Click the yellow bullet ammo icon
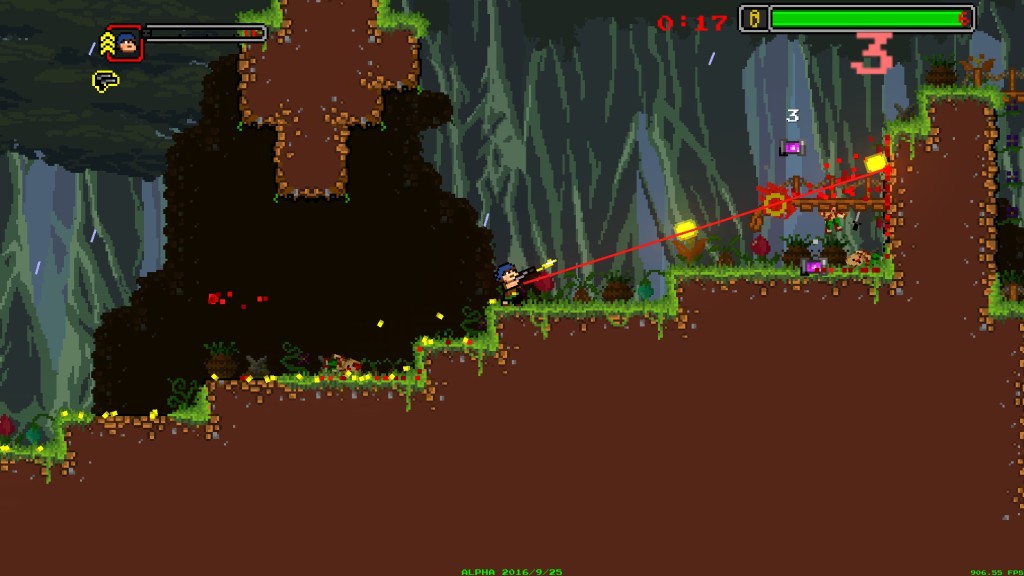Image resolution: width=1024 pixels, height=576 pixels. [x=754, y=18]
